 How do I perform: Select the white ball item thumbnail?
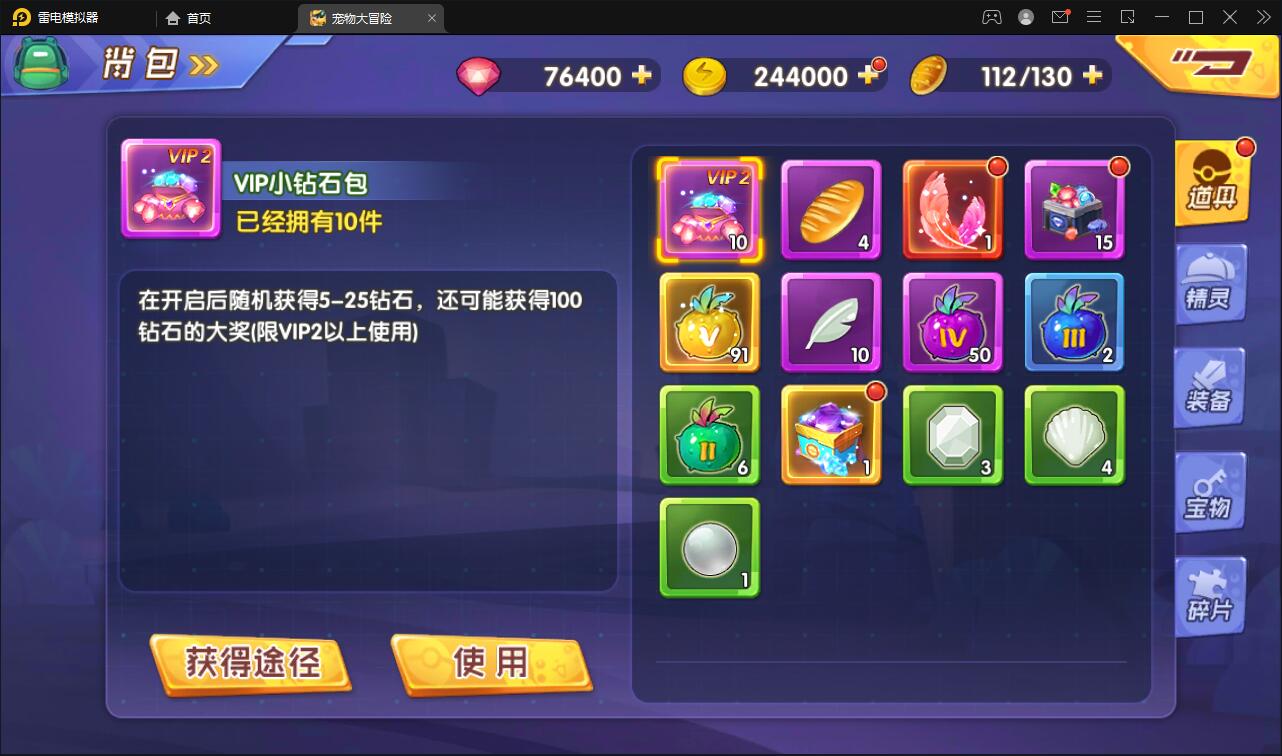[x=709, y=547]
